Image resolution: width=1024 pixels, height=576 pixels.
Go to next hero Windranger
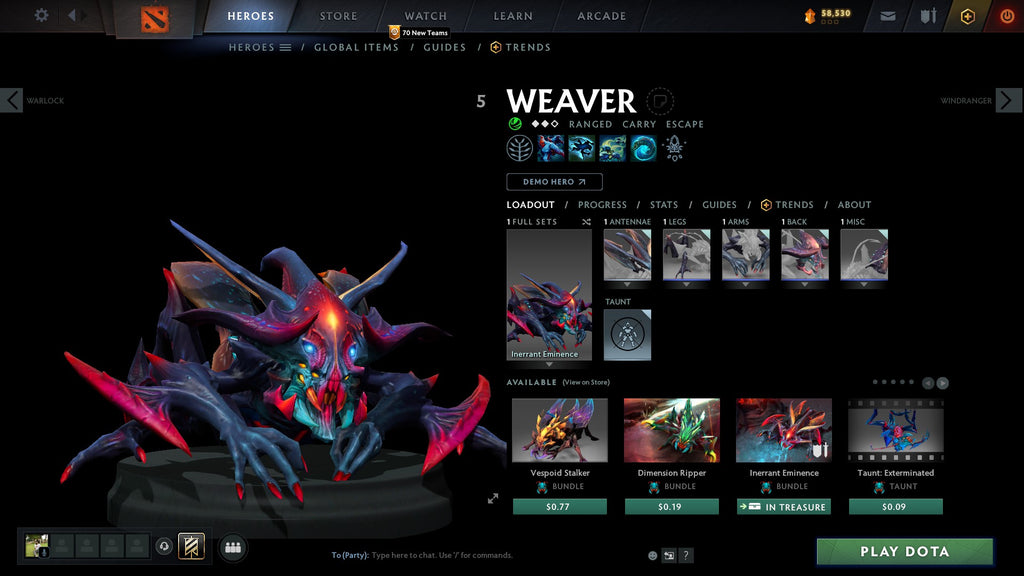(x=1009, y=100)
